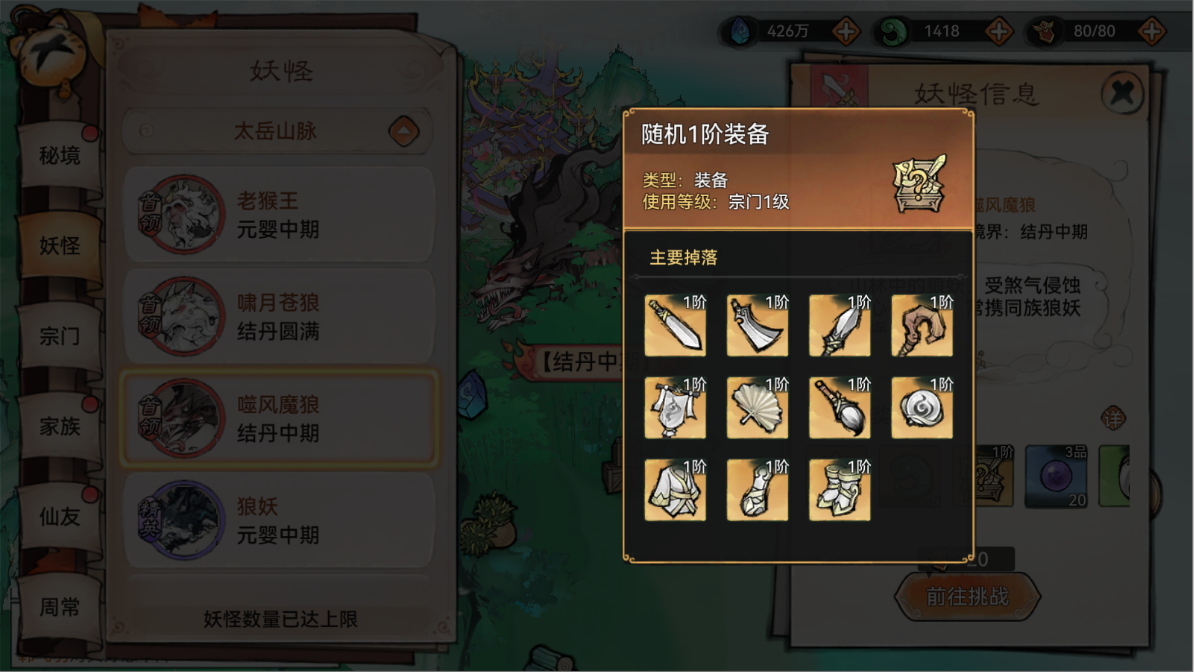The height and width of the screenshot is (672, 1194).
Task: Select the purple orb 3品 reward item
Action: (1058, 476)
